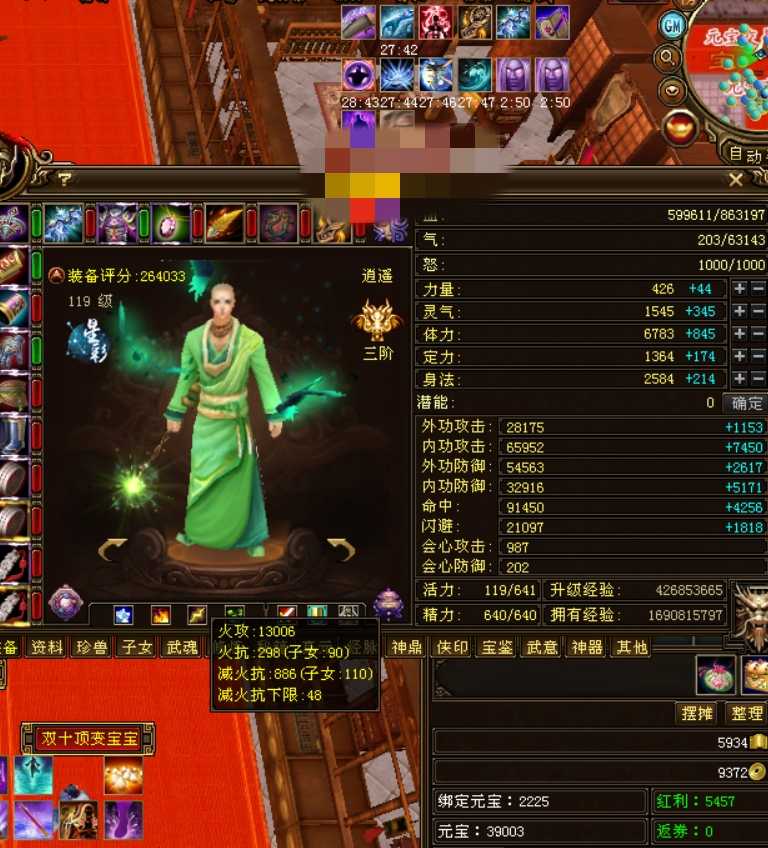Open the 双十项变宝宝 event button
768x848 pixels.
coord(89,739)
